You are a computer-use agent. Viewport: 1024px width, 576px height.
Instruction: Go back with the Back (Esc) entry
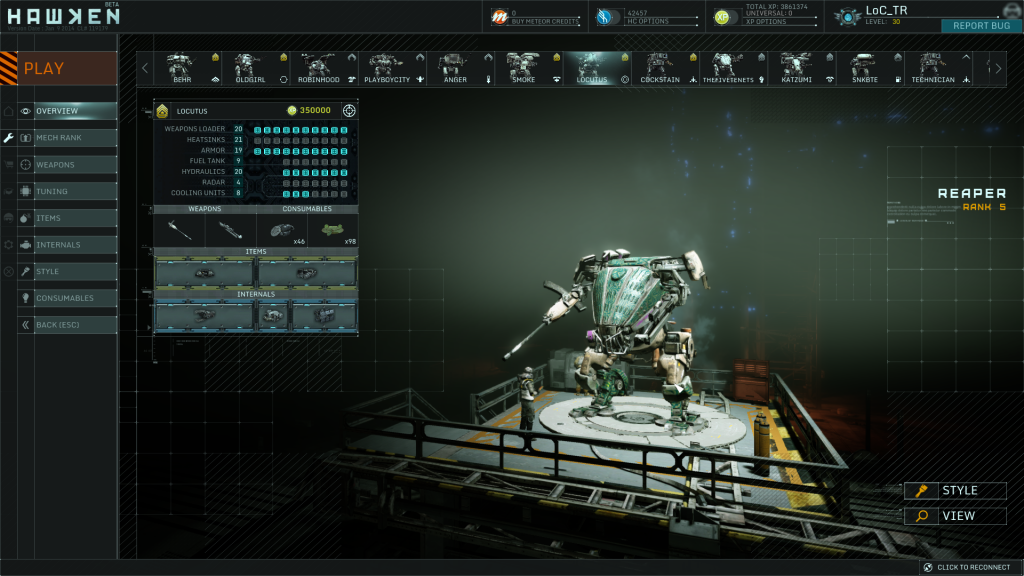[67, 325]
